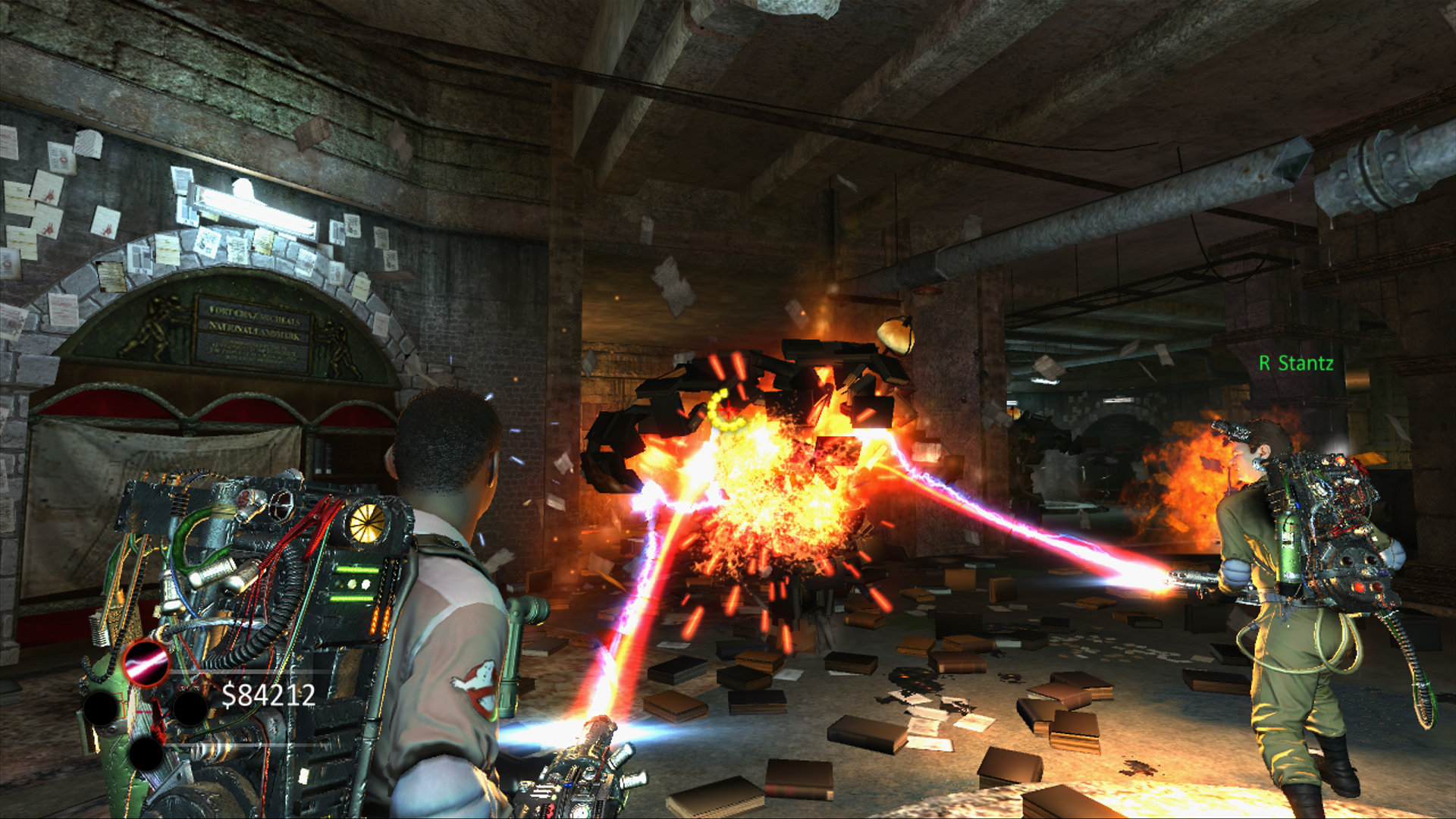Click the empty bottom weapon slot
This screenshot has width=1456, height=819.
tap(146, 755)
